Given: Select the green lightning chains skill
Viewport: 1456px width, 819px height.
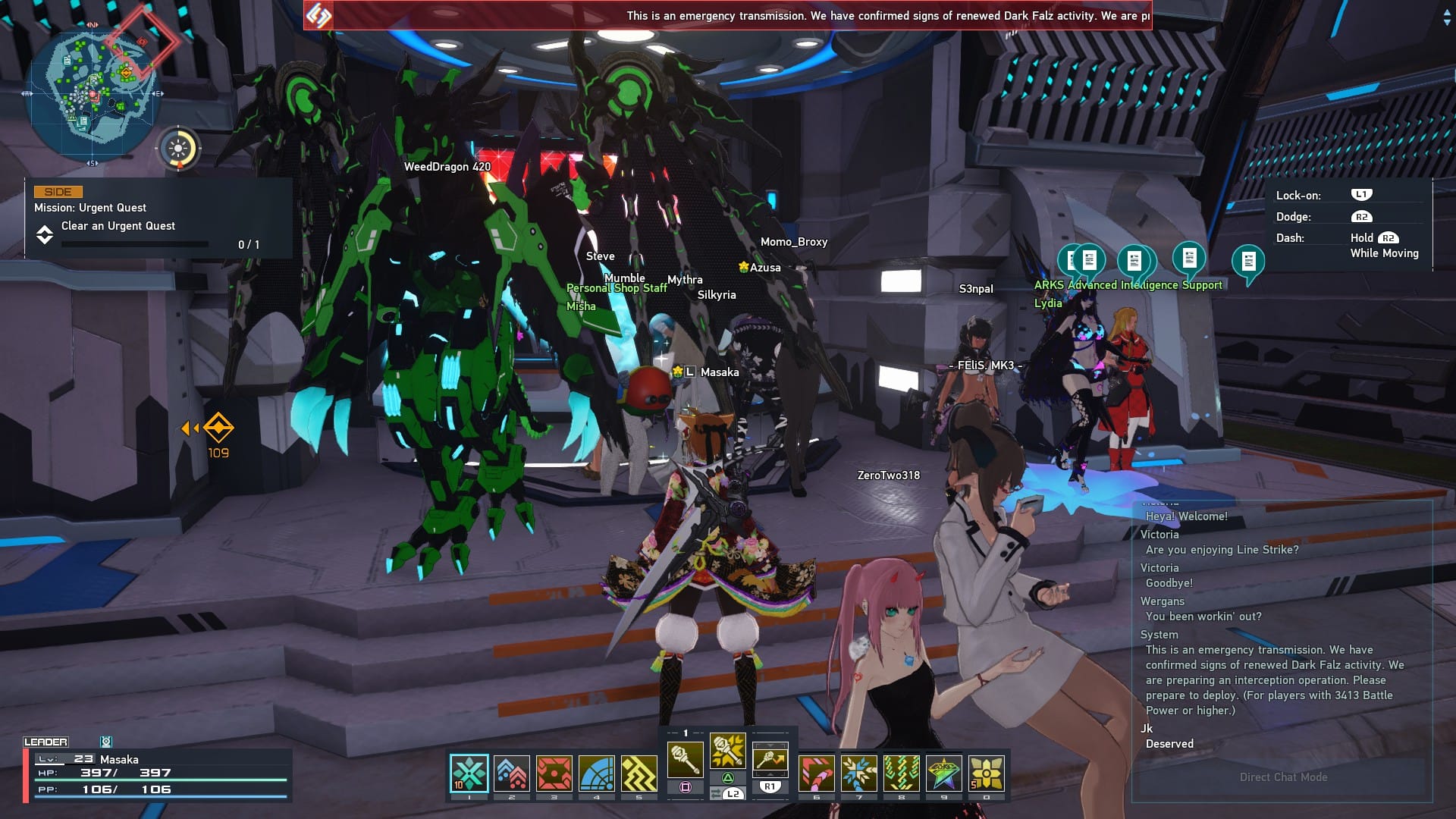Looking at the screenshot, I should pyautogui.click(x=902, y=773).
